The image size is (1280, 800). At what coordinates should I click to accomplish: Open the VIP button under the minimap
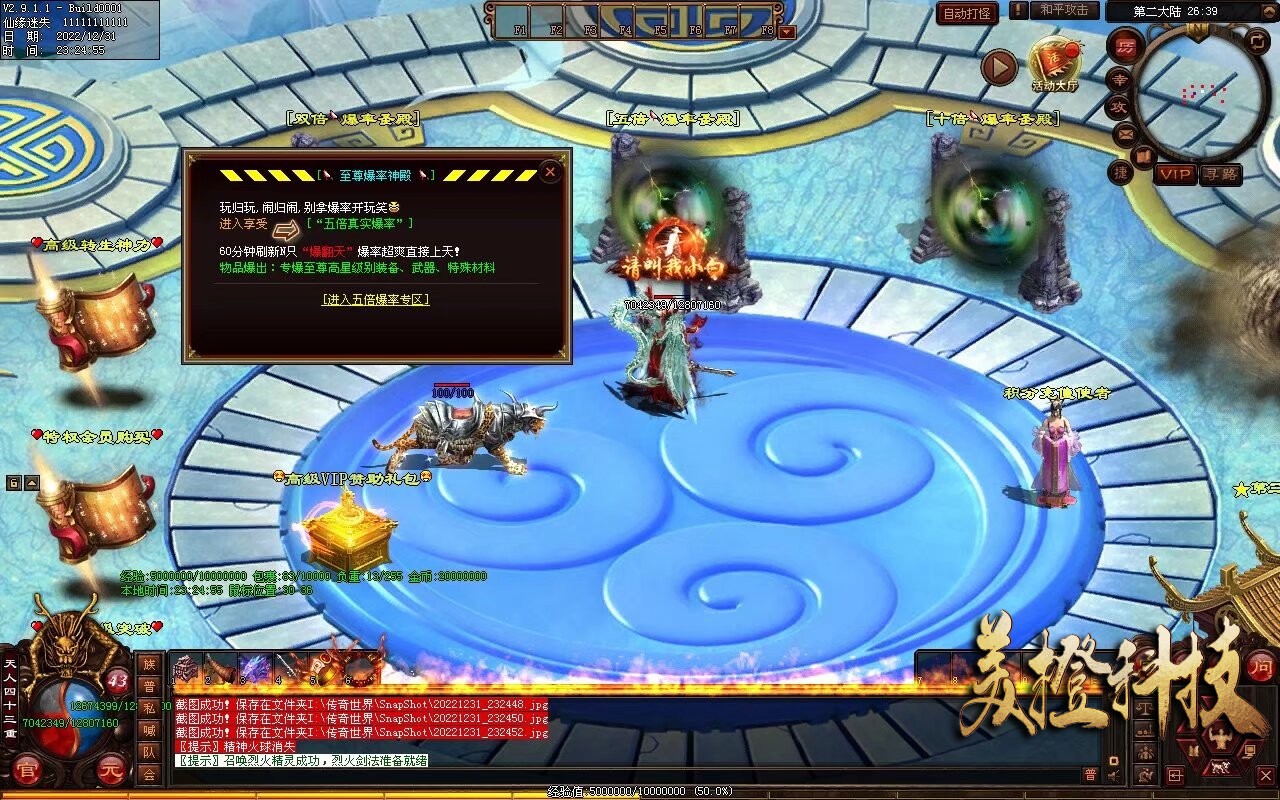click(1175, 174)
